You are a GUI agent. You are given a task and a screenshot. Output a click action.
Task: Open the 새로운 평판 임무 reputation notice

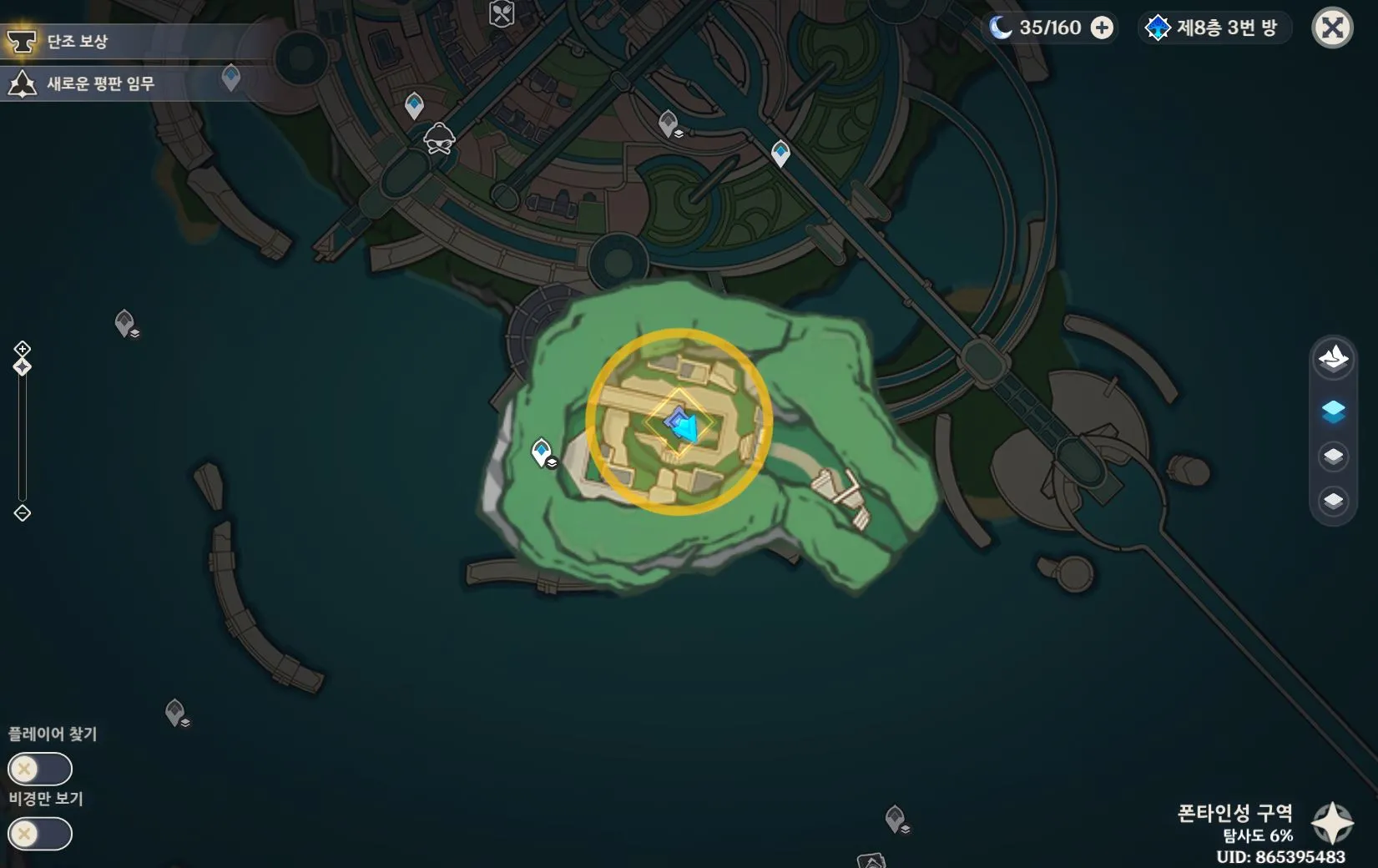click(98, 83)
